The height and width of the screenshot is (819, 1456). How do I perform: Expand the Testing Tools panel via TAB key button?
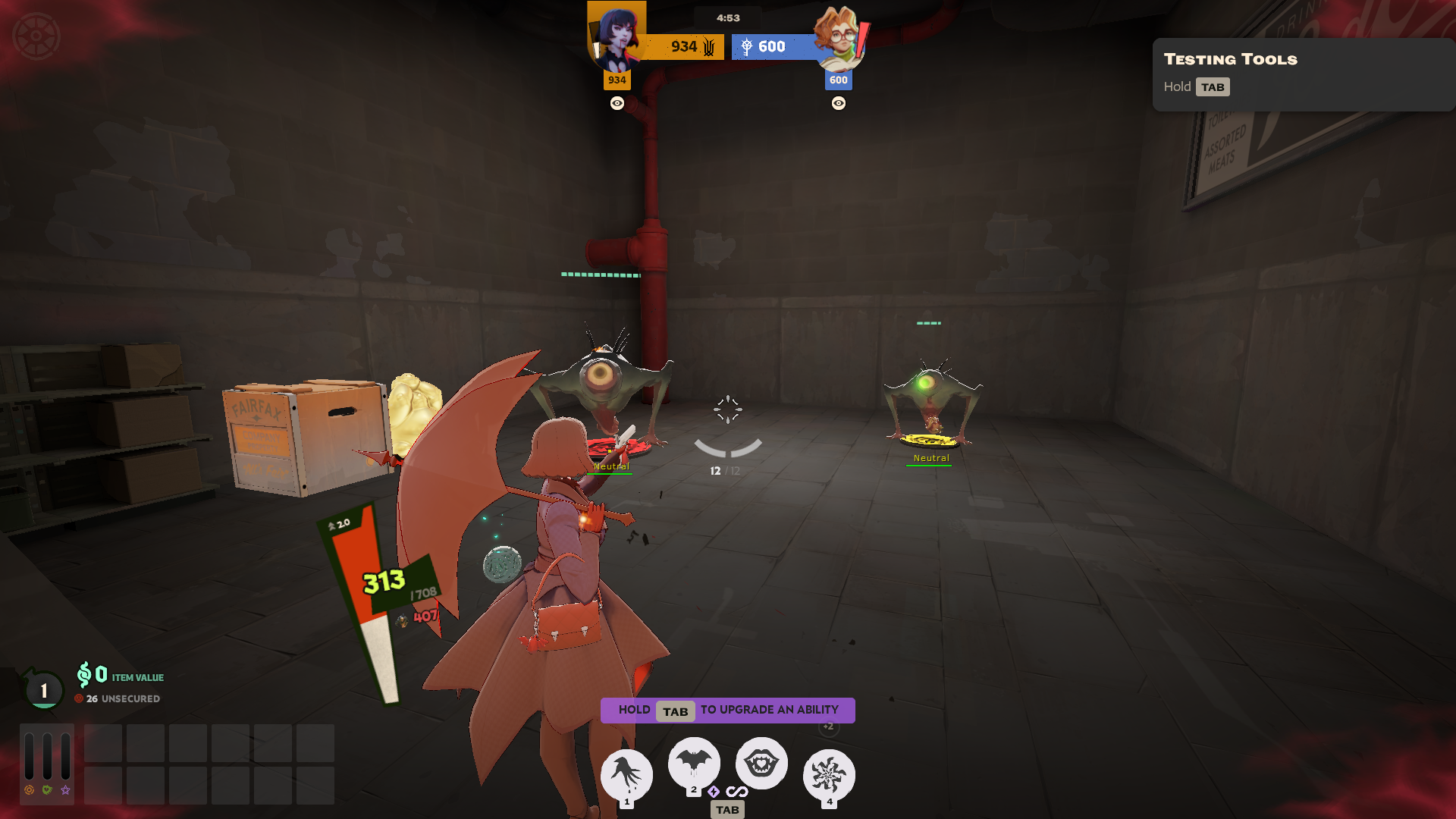[x=1213, y=86]
